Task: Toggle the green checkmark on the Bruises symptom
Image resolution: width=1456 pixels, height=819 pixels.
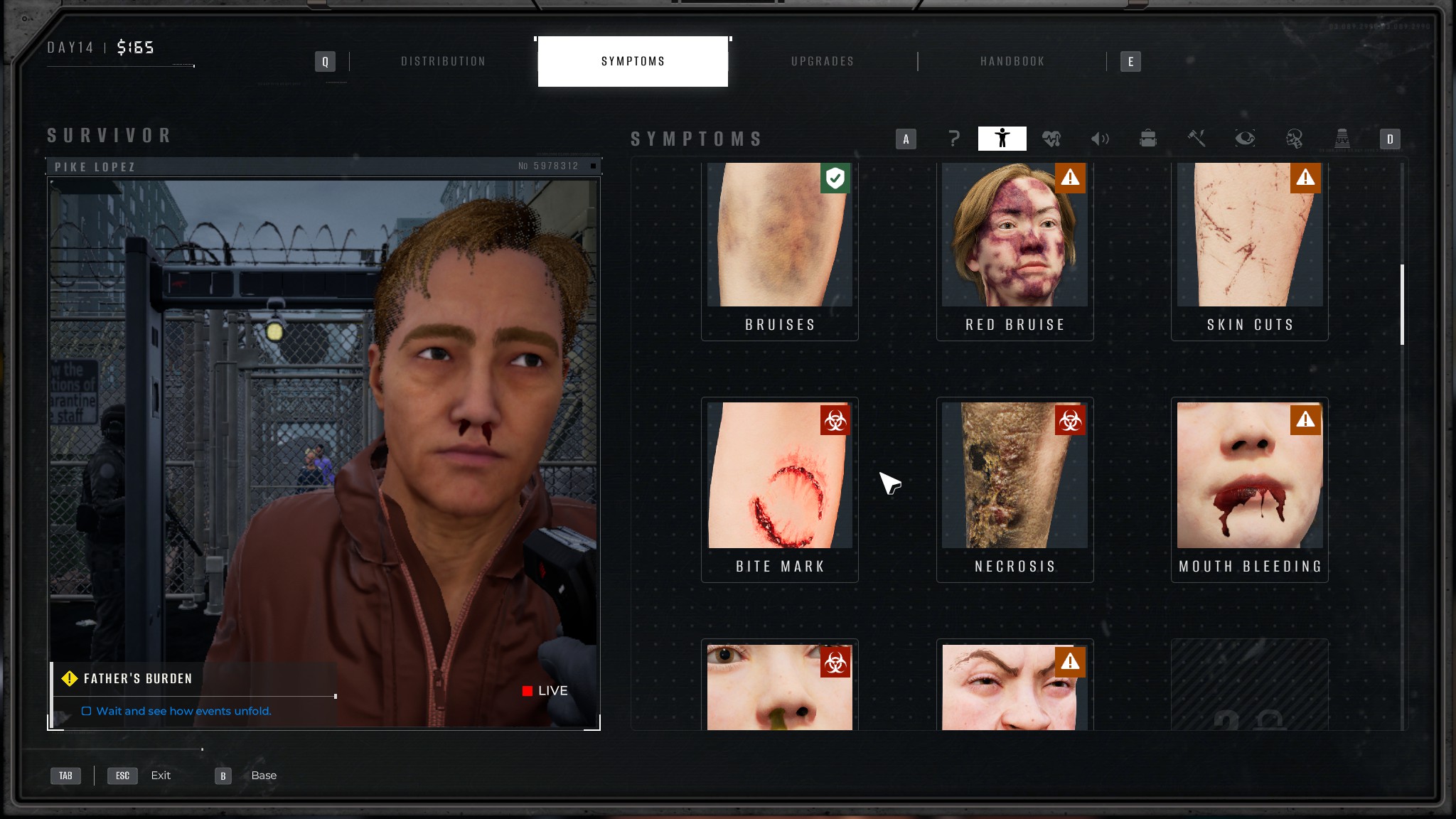Action: (837, 179)
